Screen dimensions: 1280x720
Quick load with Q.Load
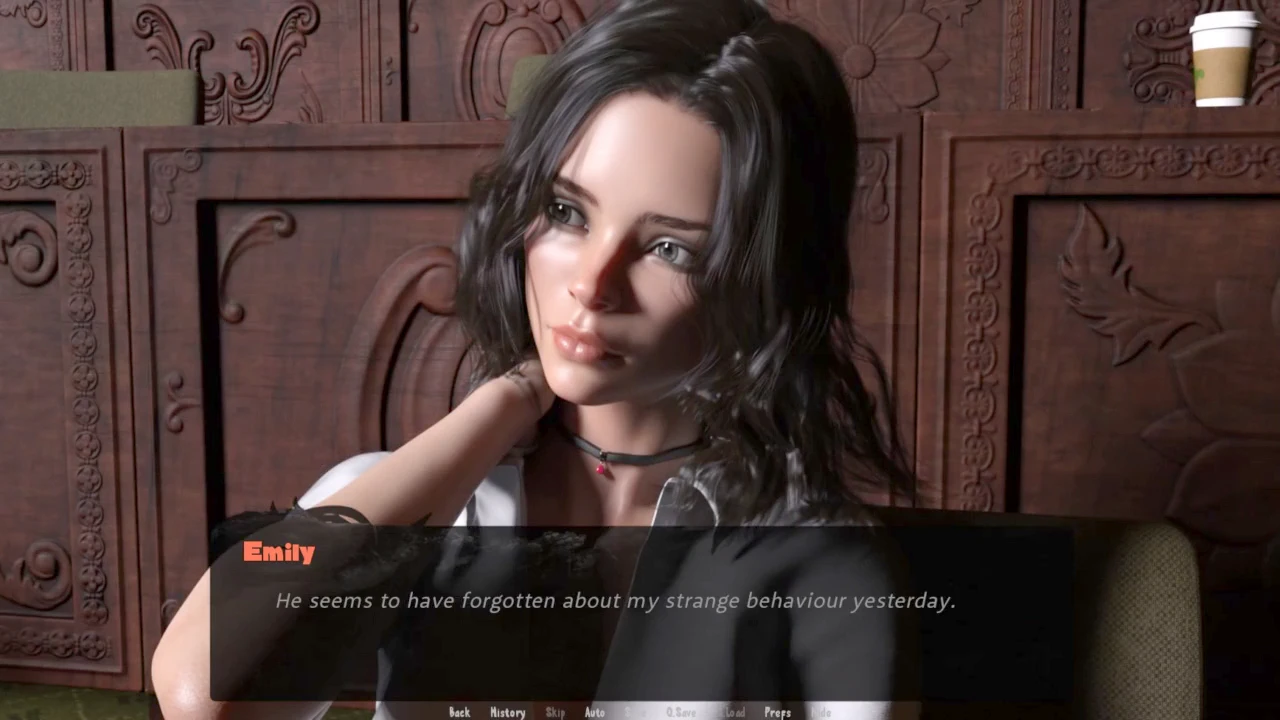coord(733,712)
